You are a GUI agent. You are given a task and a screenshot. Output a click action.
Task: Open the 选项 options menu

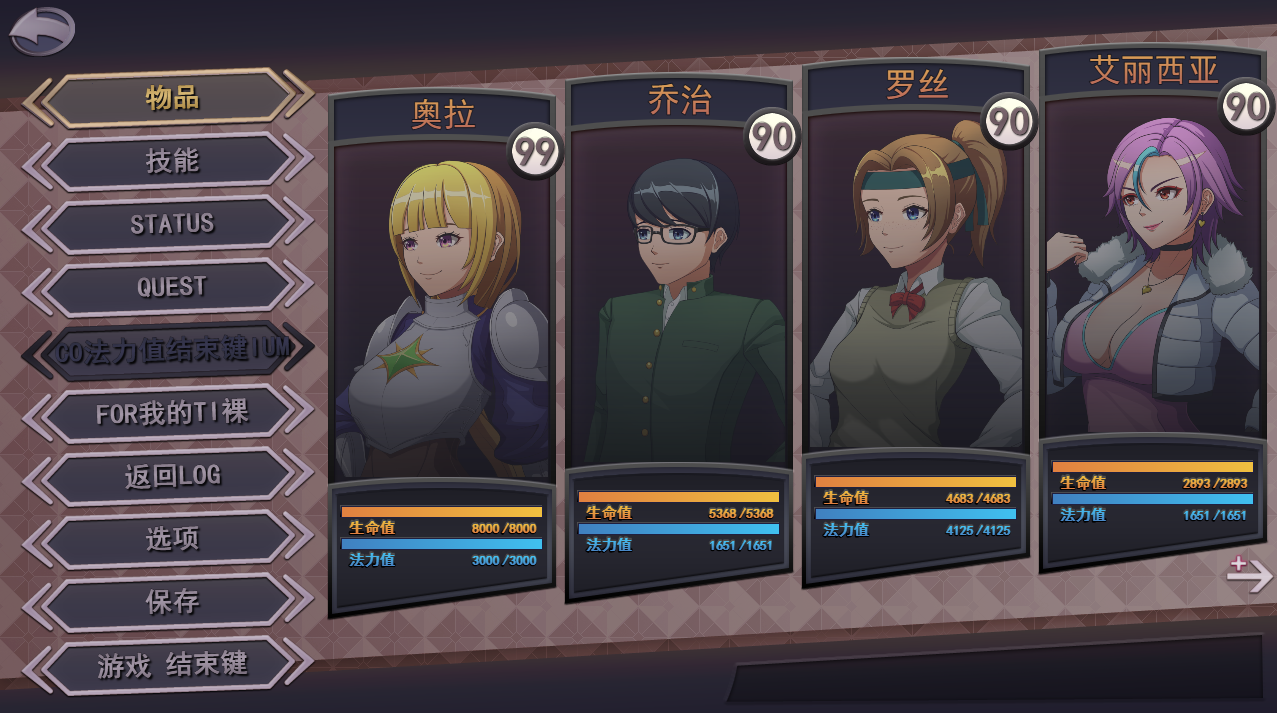(171, 539)
